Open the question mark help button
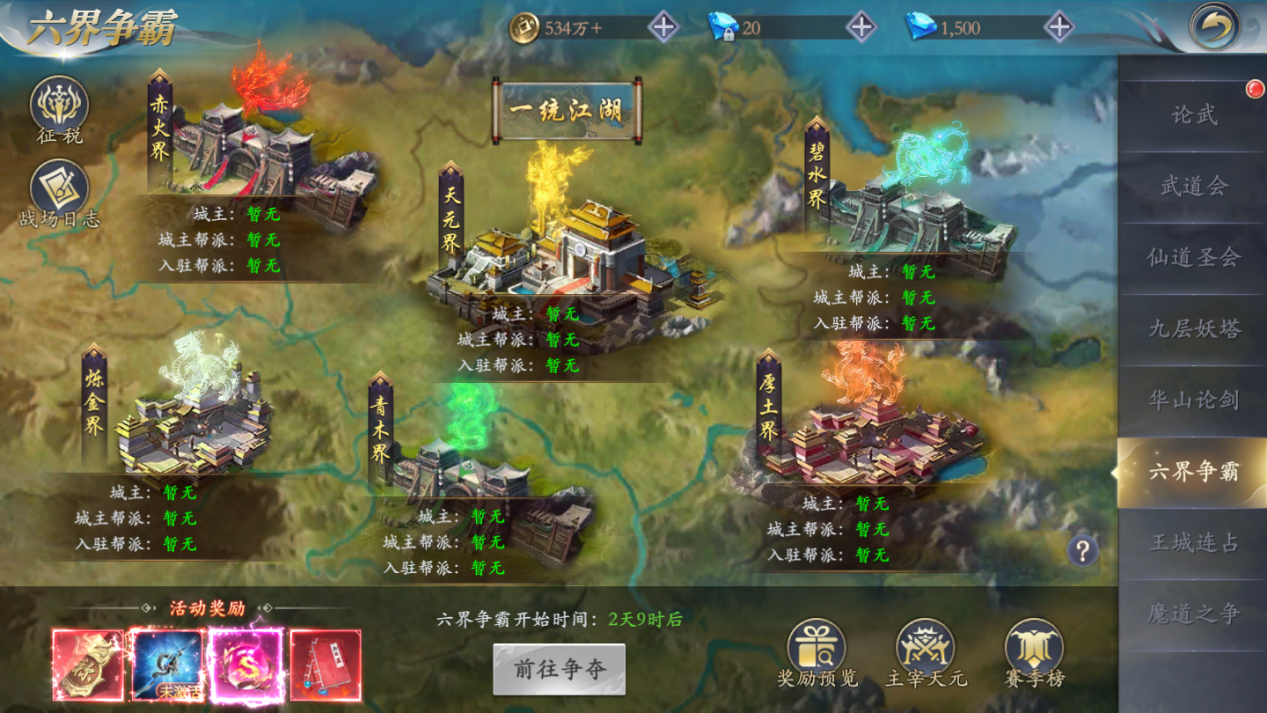The height and width of the screenshot is (713, 1267). coord(1082,549)
